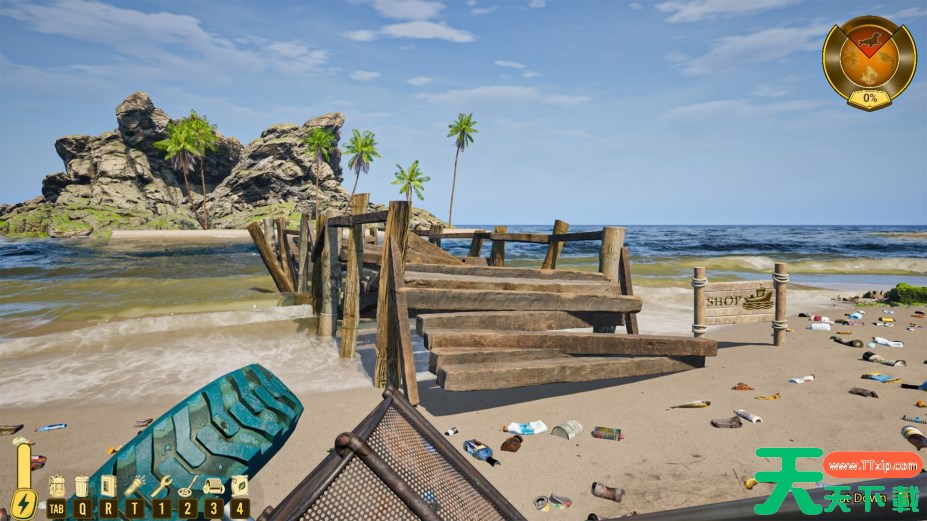Toggle the flashlight icon
The image size is (927, 521).
134,486
